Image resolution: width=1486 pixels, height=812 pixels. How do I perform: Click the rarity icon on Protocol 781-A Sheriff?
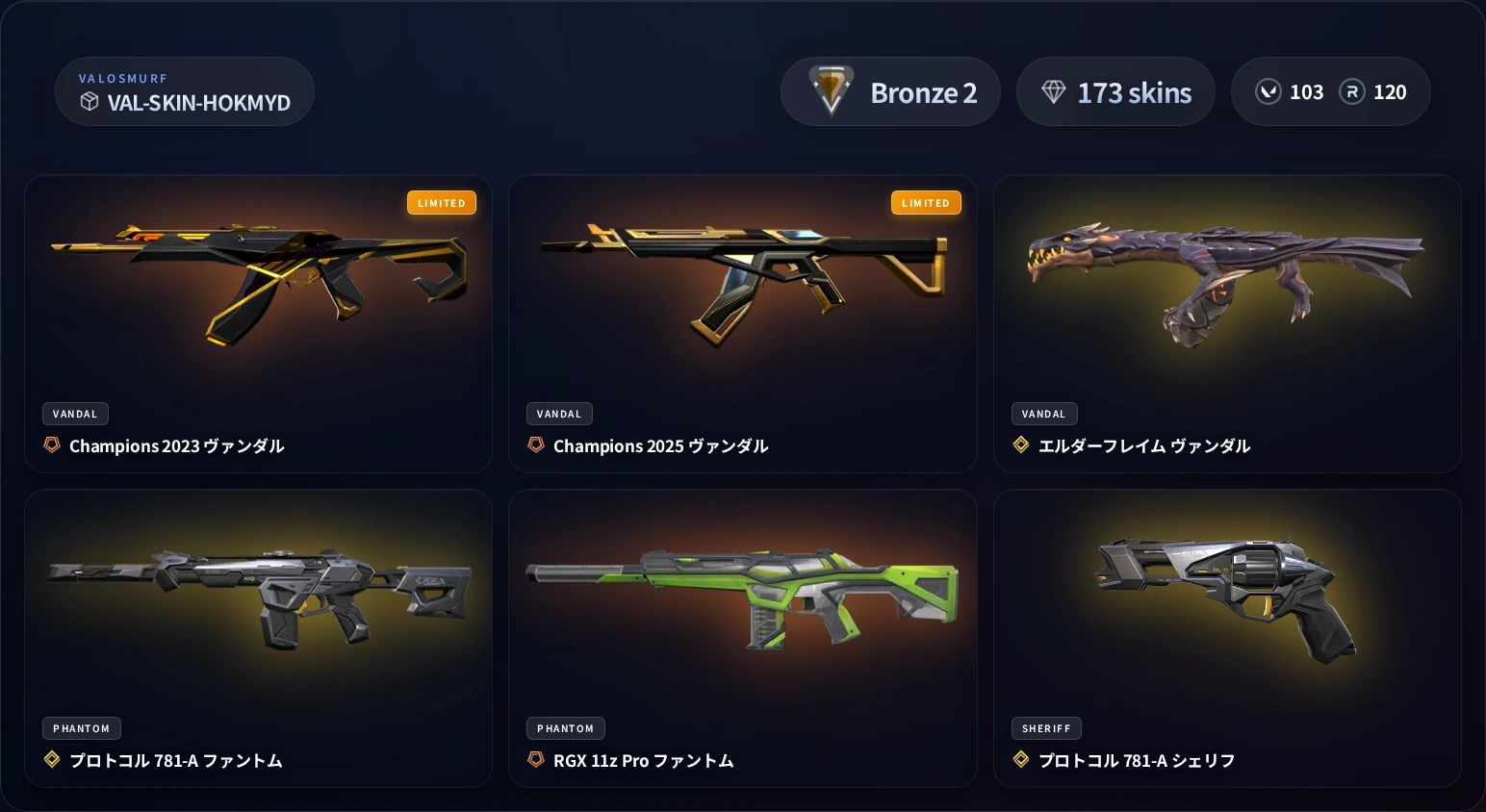(1021, 759)
